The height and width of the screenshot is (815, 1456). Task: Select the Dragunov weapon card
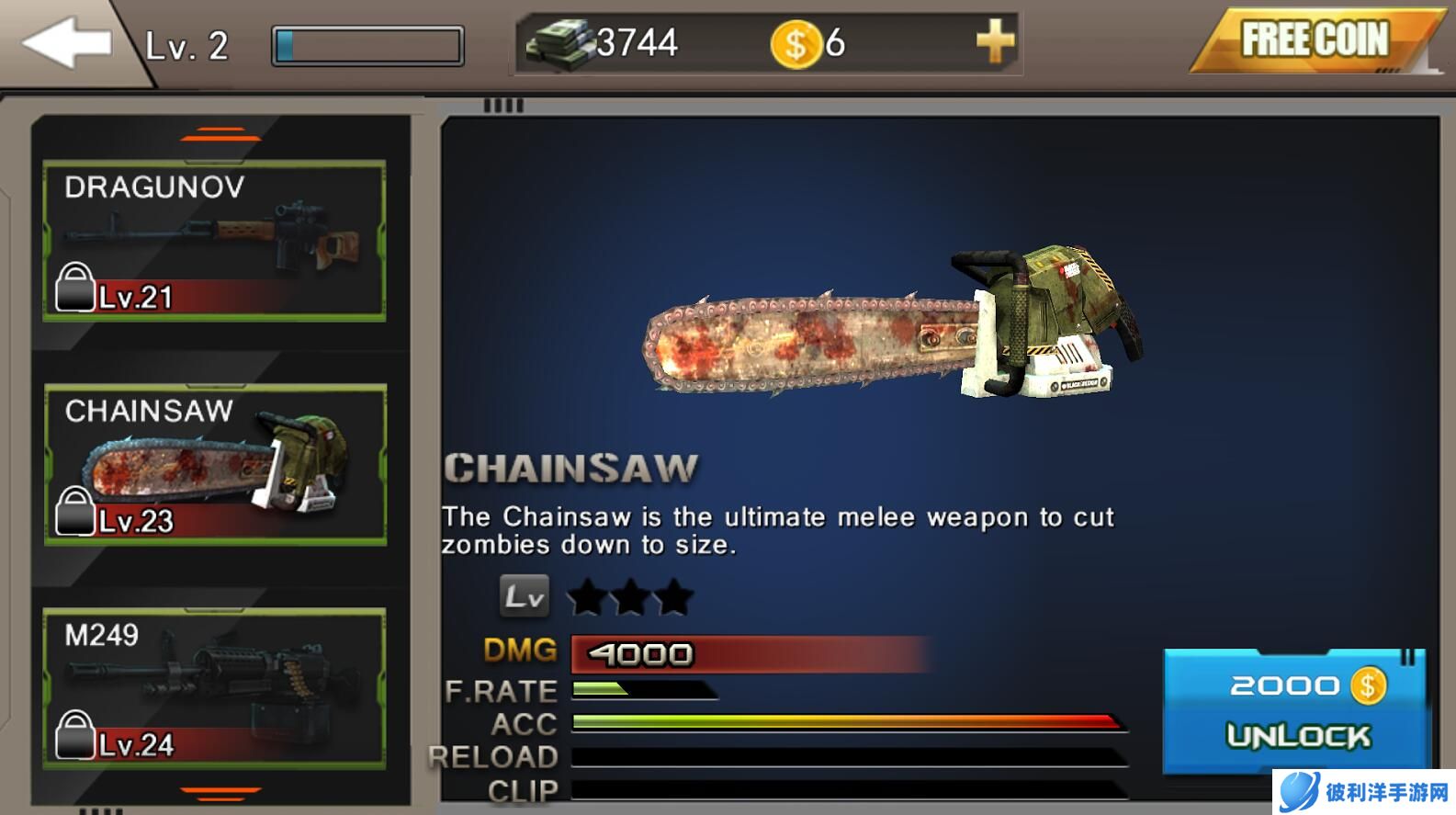click(215, 241)
